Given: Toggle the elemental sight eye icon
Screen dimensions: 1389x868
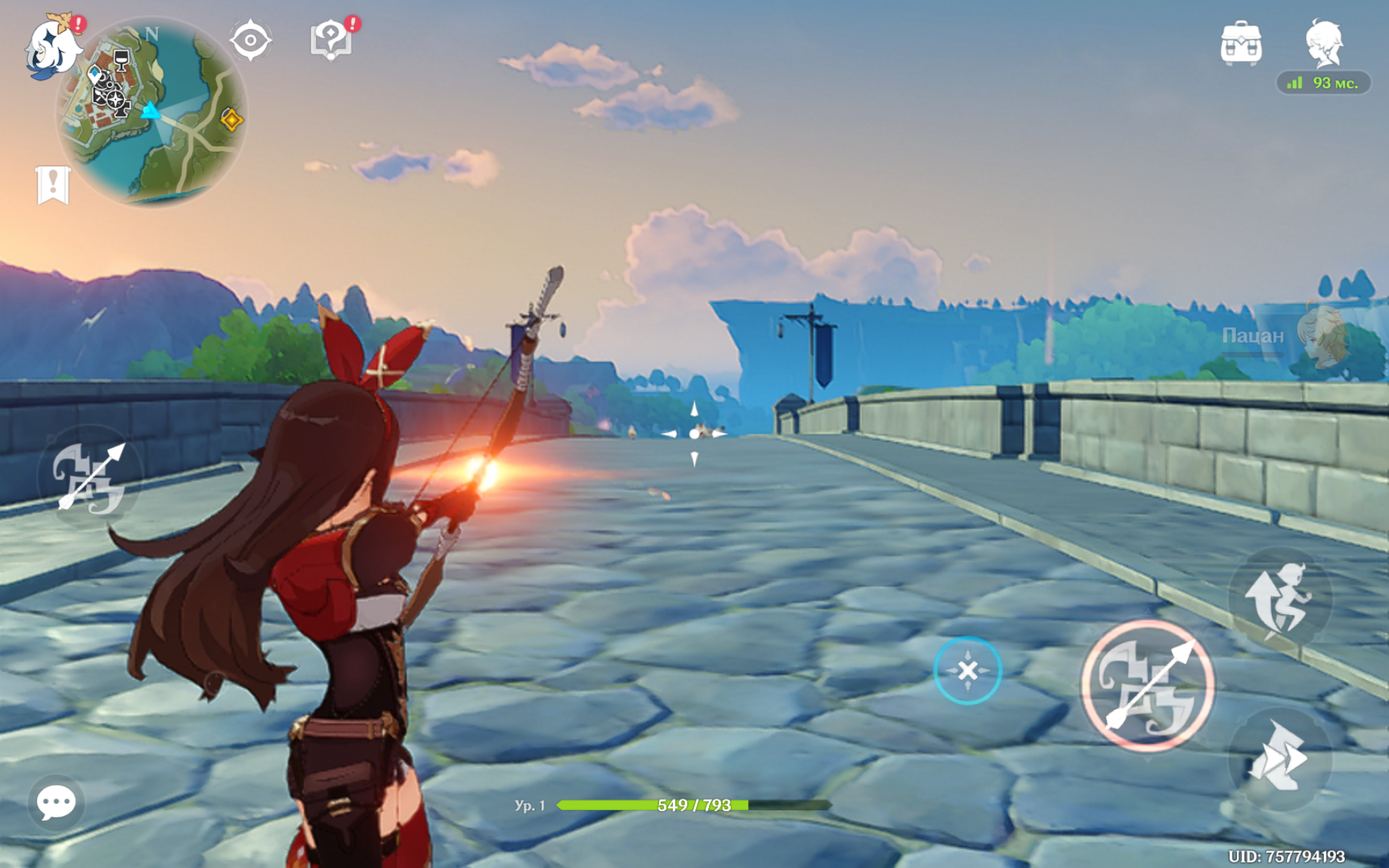Looking at the screenshot, I should pos(250,41).
